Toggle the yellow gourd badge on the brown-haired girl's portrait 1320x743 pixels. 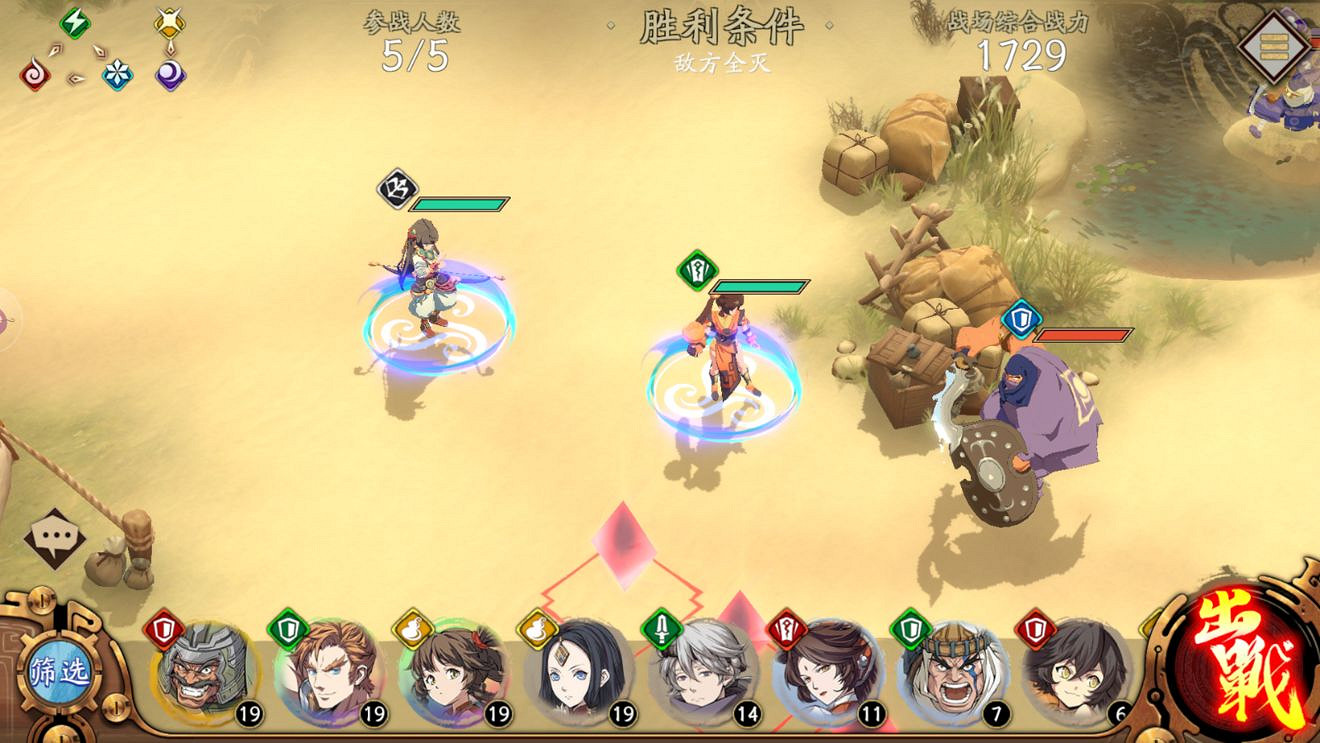coord(412,627)
